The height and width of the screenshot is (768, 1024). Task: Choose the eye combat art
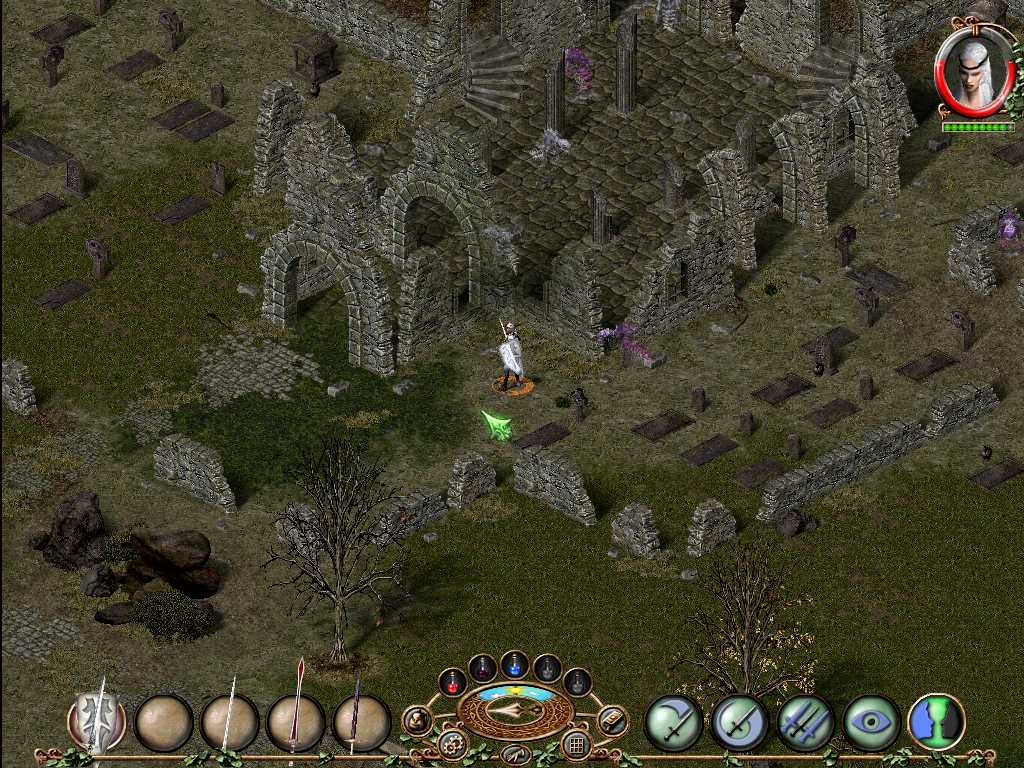tap(871, 722)
